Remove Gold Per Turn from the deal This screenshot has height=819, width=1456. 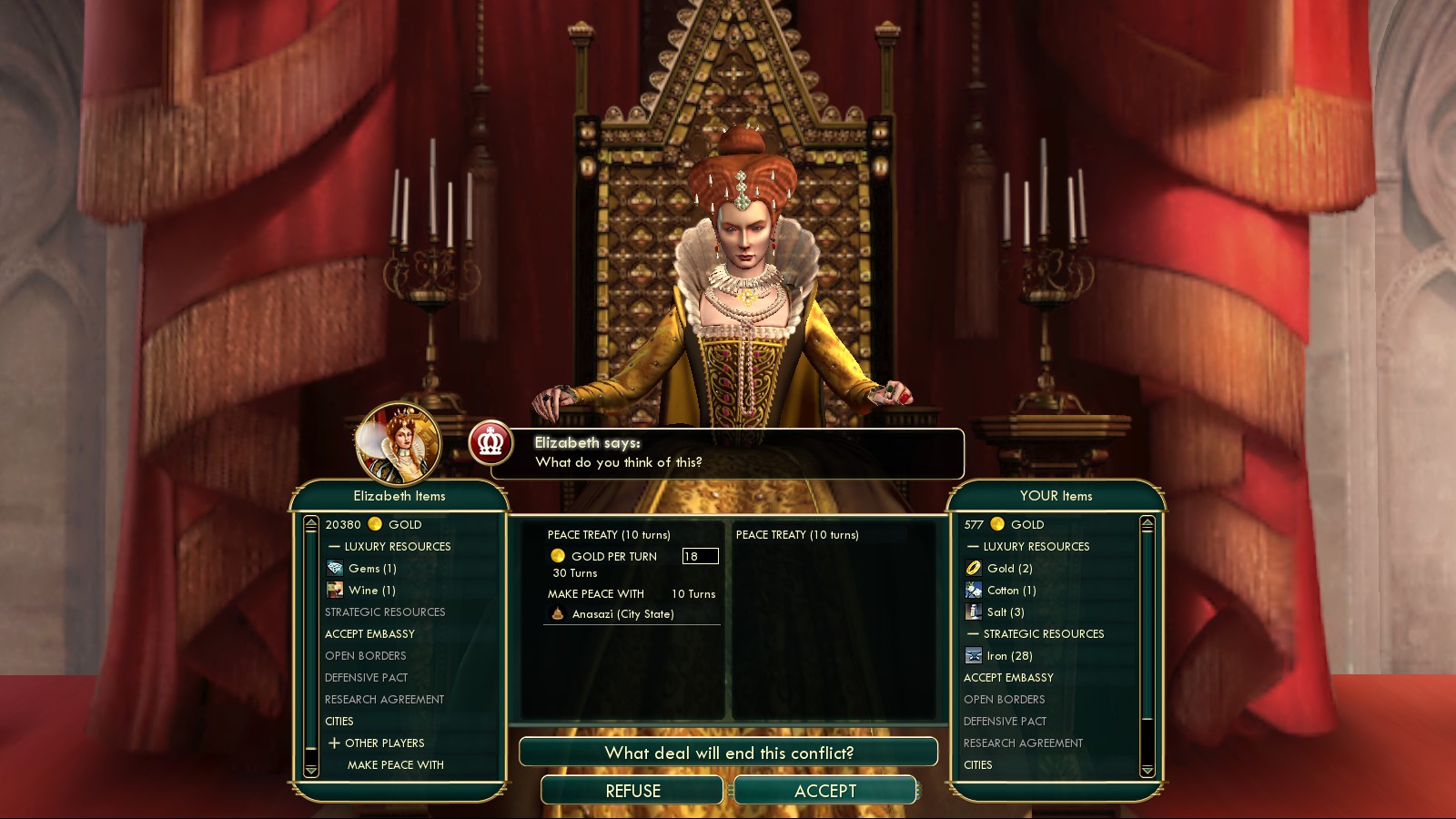(x=613, y=556)
